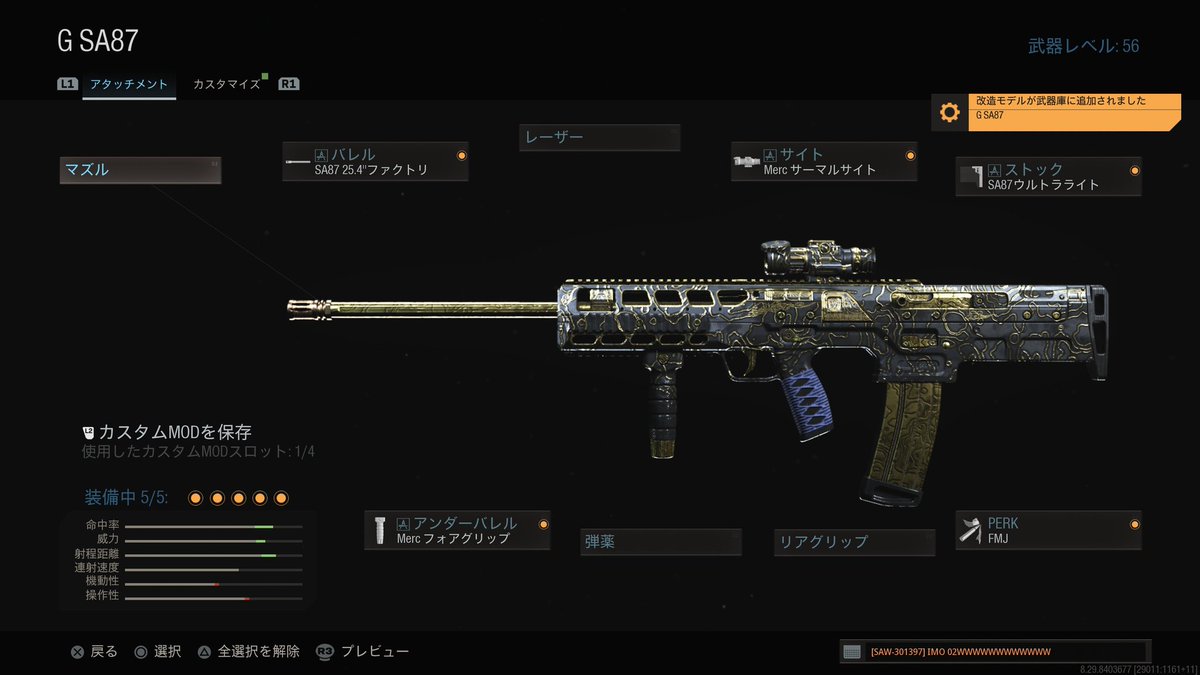1200x675 pixels.
Task: Click the chat message box
Action: point(995,652)
